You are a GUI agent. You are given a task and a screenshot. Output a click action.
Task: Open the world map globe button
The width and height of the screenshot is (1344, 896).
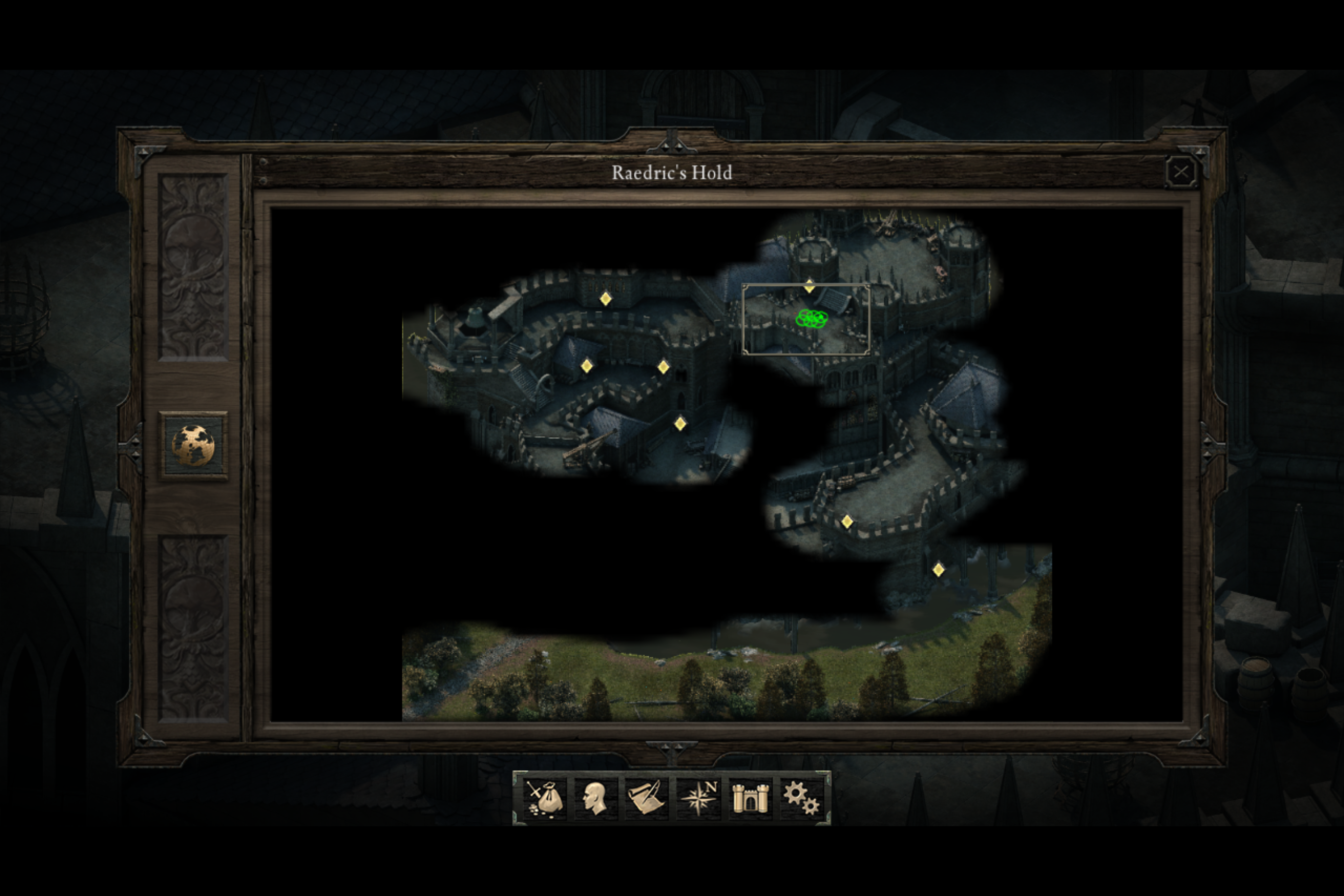click(x=193, y=446)
